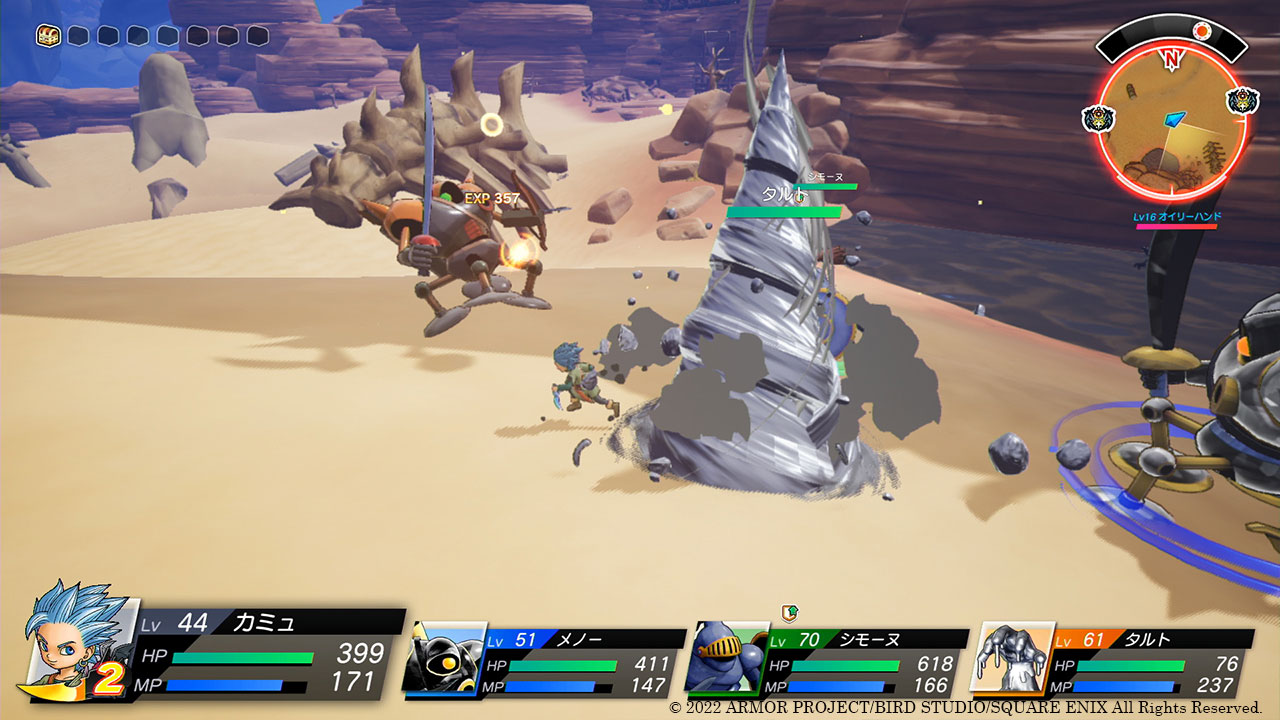Choose the メノー monster party portrait
The image size is (1280, 720).
[x=444, y=658]
